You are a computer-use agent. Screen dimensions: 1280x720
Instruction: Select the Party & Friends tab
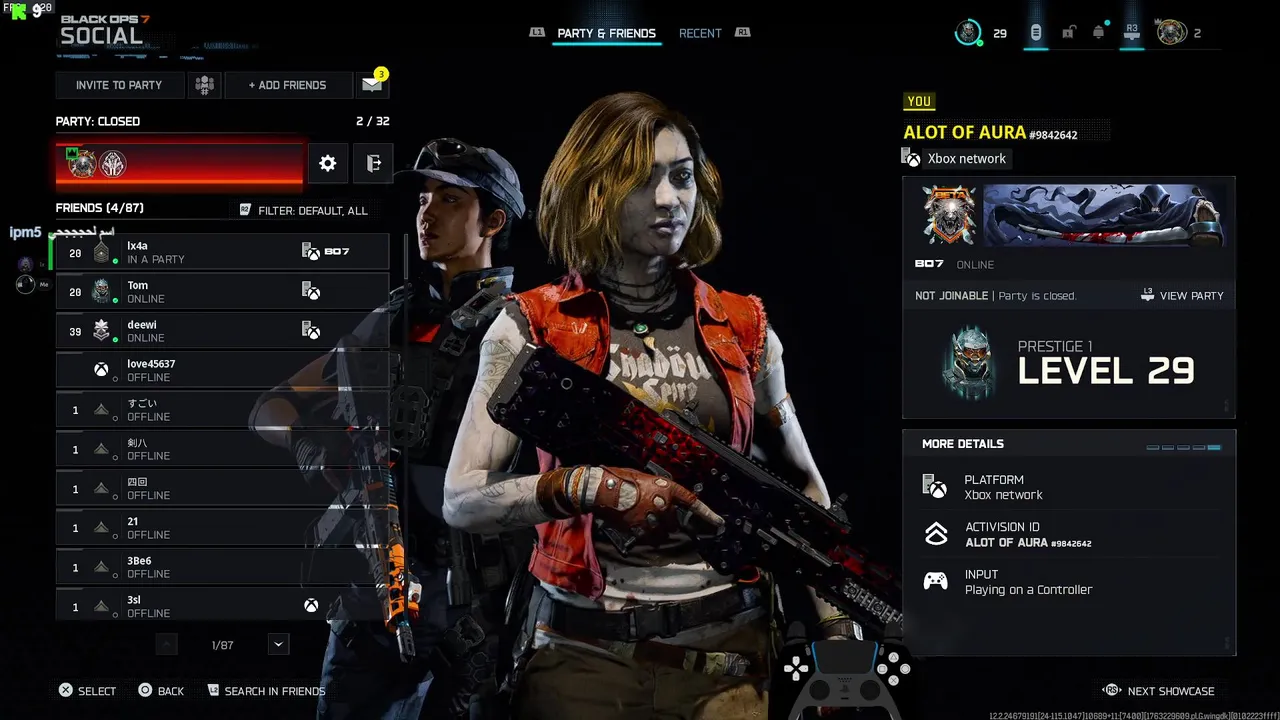(x=606, y=33)
